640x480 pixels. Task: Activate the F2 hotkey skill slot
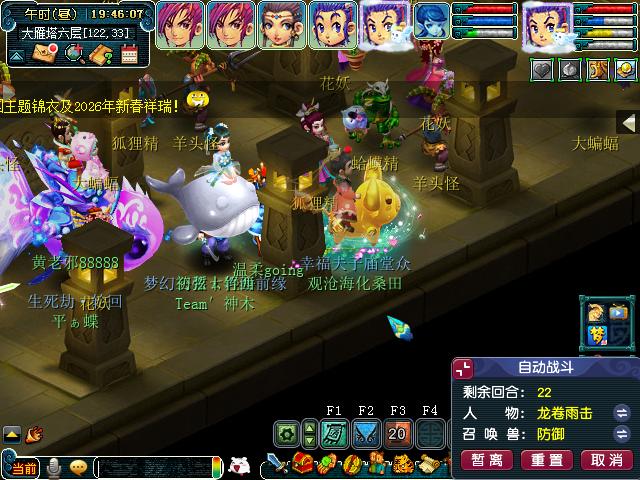pyautogui.click(x=365, y=434)
